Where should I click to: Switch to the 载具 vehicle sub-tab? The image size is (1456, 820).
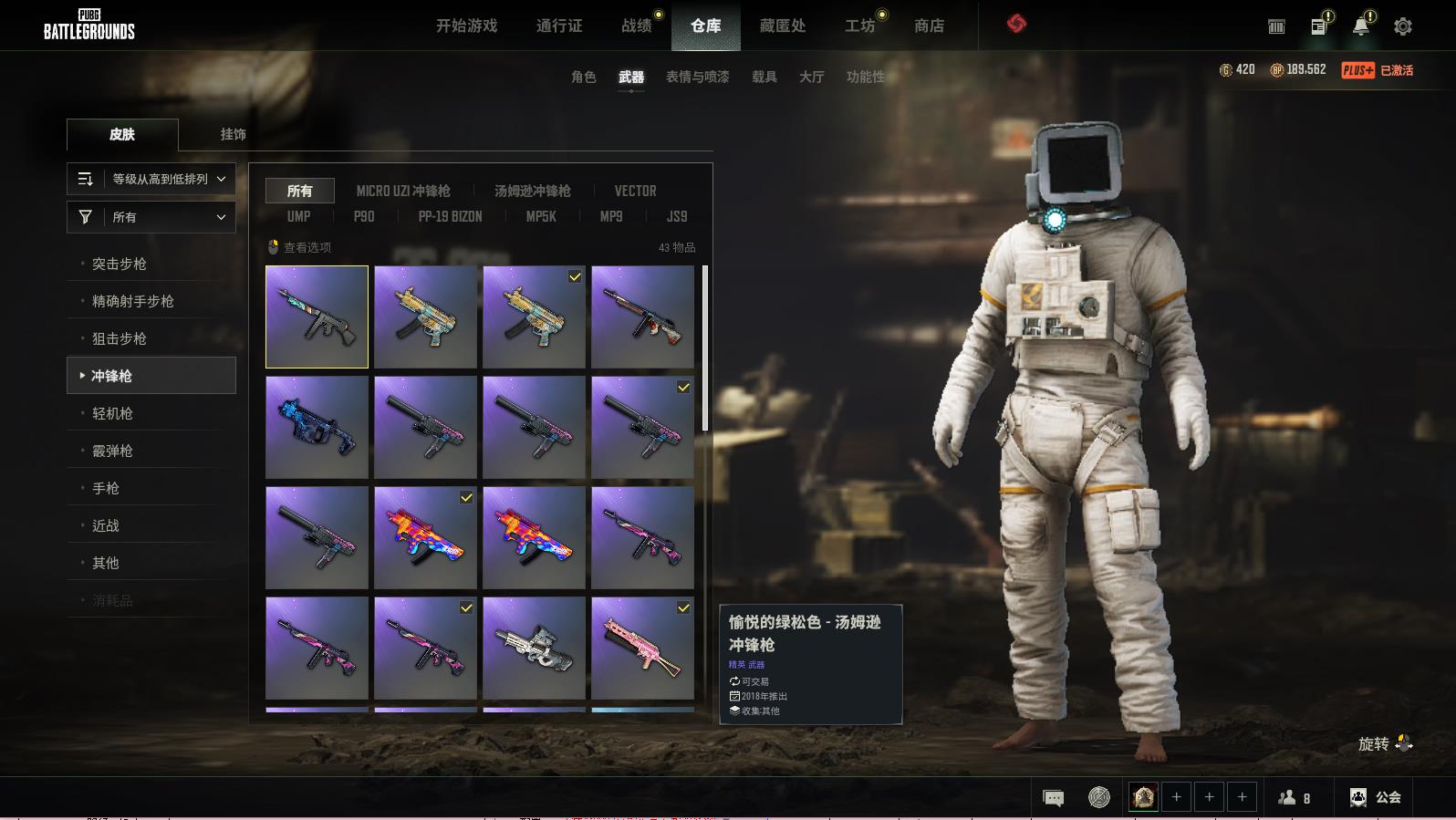[x=764, y=77]
